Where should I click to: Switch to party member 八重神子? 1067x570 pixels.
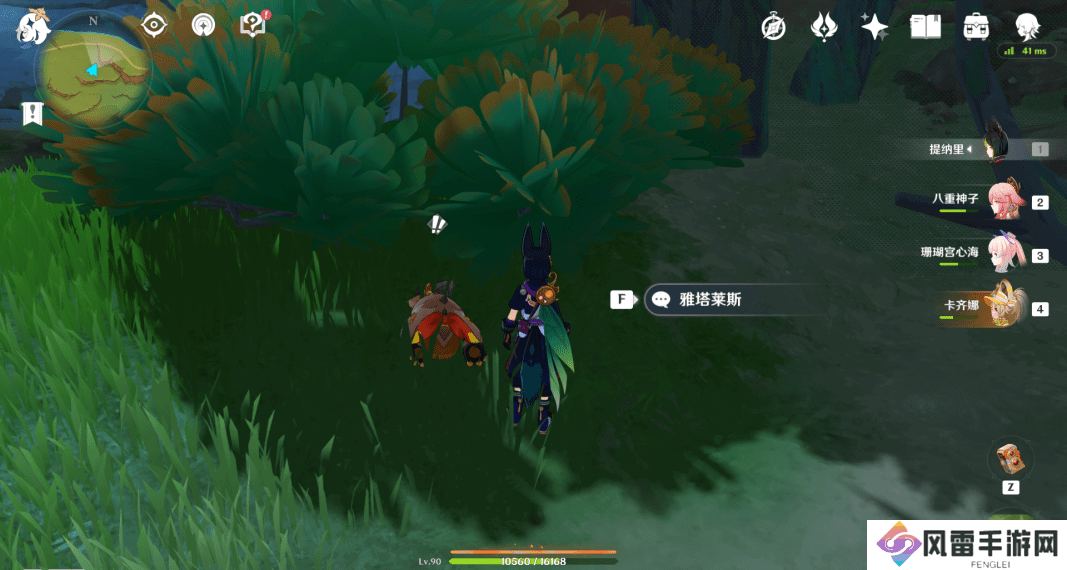(x=1006, y=200)
